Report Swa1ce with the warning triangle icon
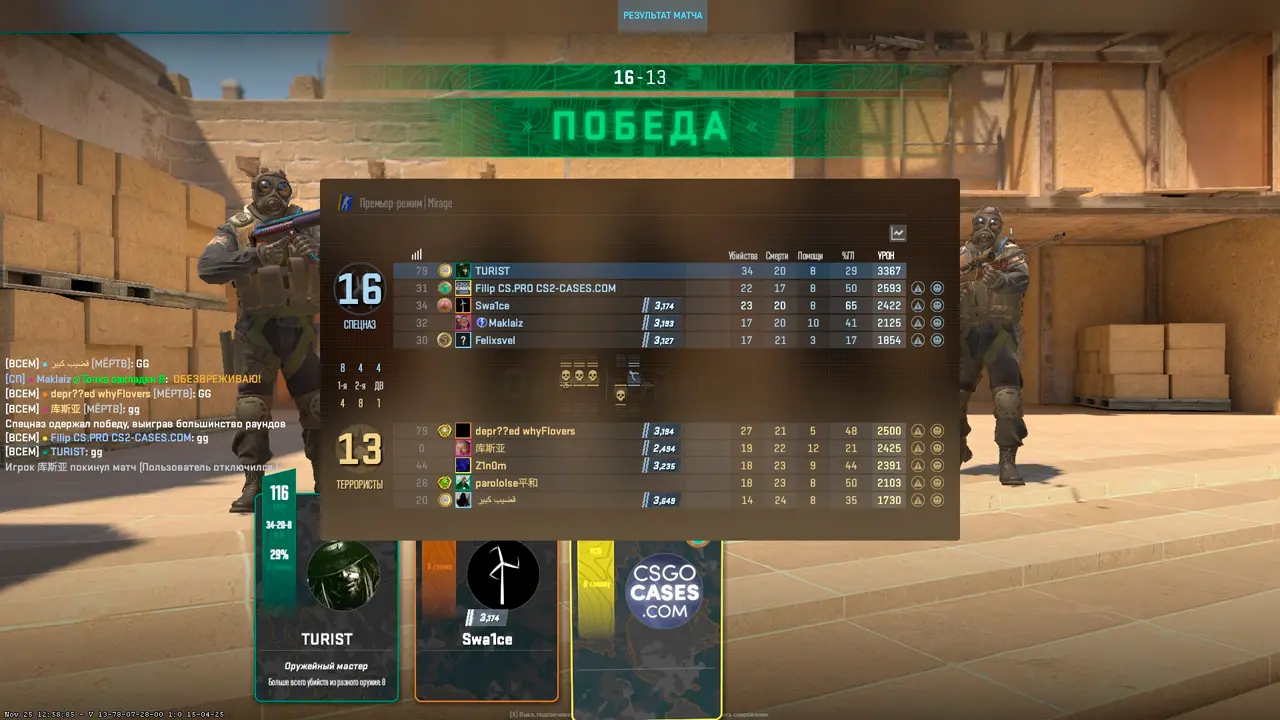Screen dimensions: 1280x720 tap(918, 306)
